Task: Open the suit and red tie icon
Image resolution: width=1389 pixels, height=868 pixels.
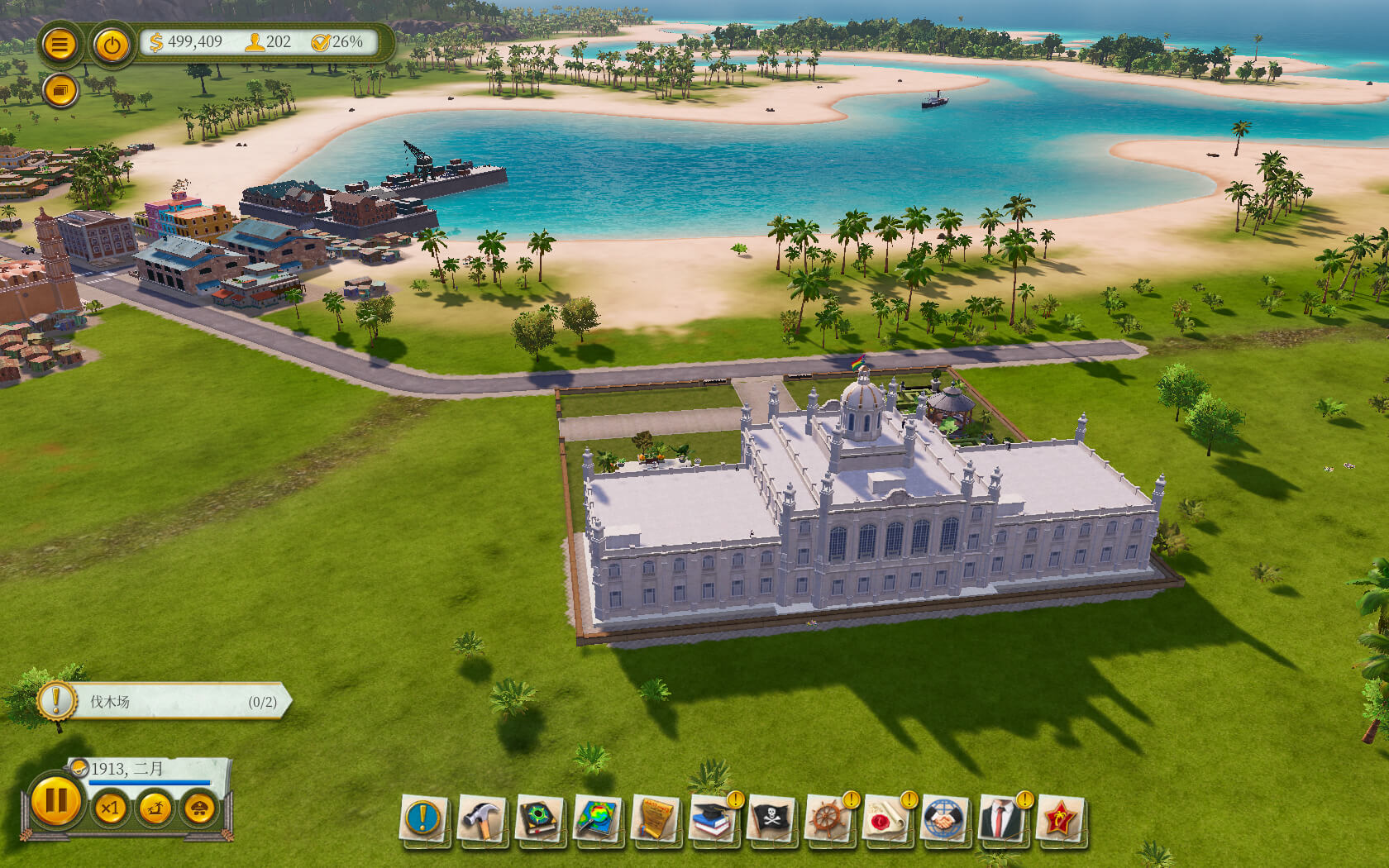Action: (x=1003, y=818)
